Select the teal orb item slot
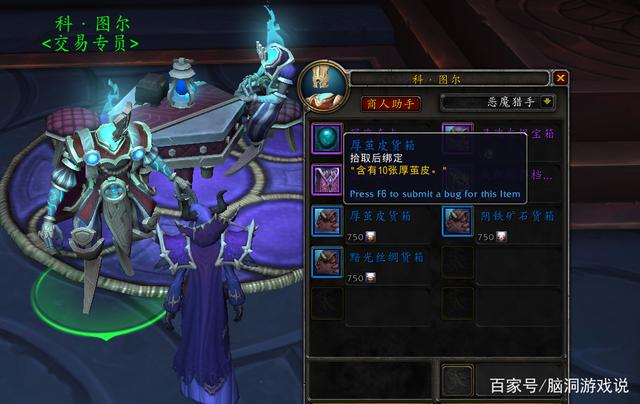The image size is (640, 404). pyautogui.click(x=327, y=137)
